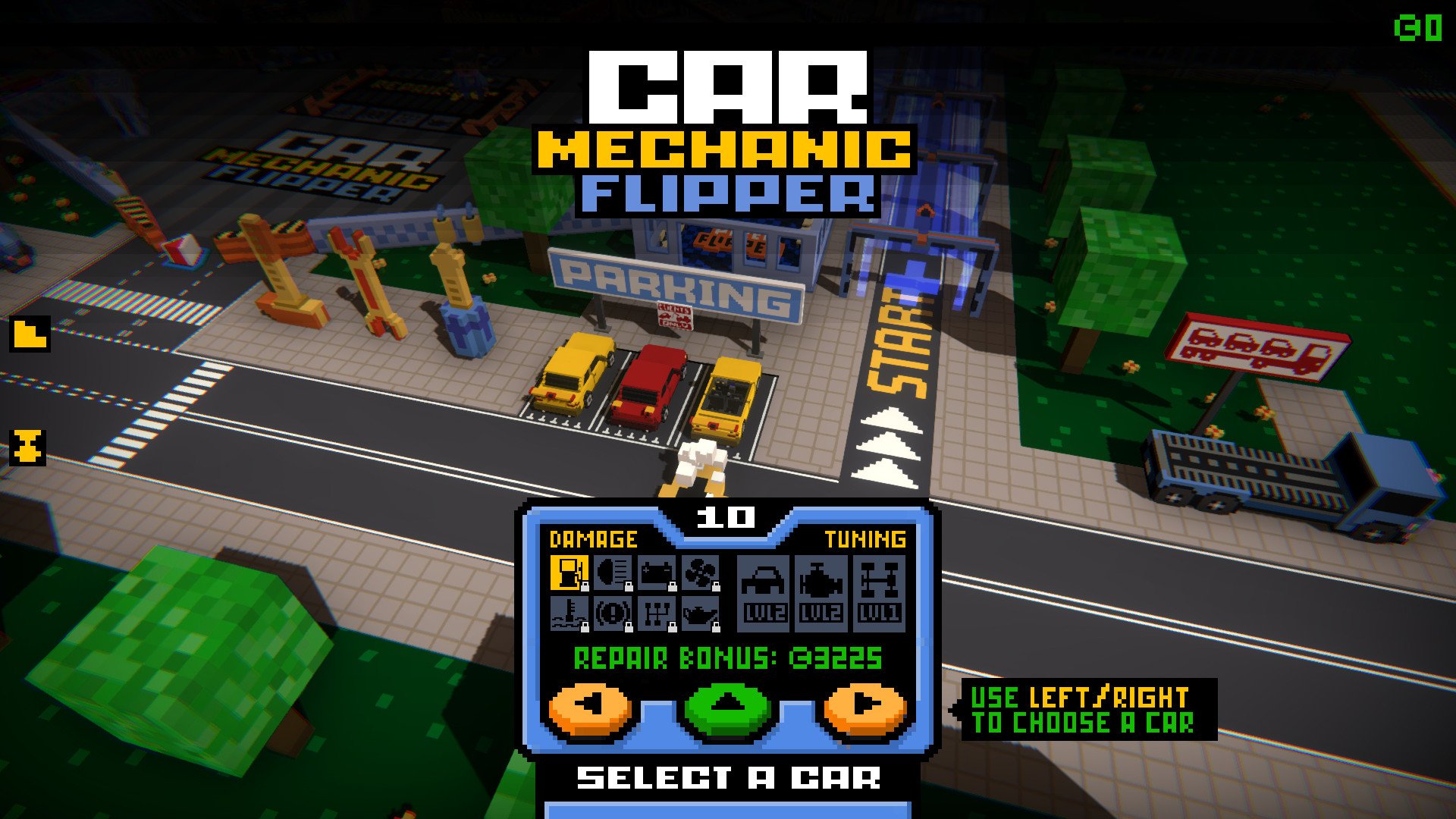
Task: Click the oil can damage icon
Action: 699,614
